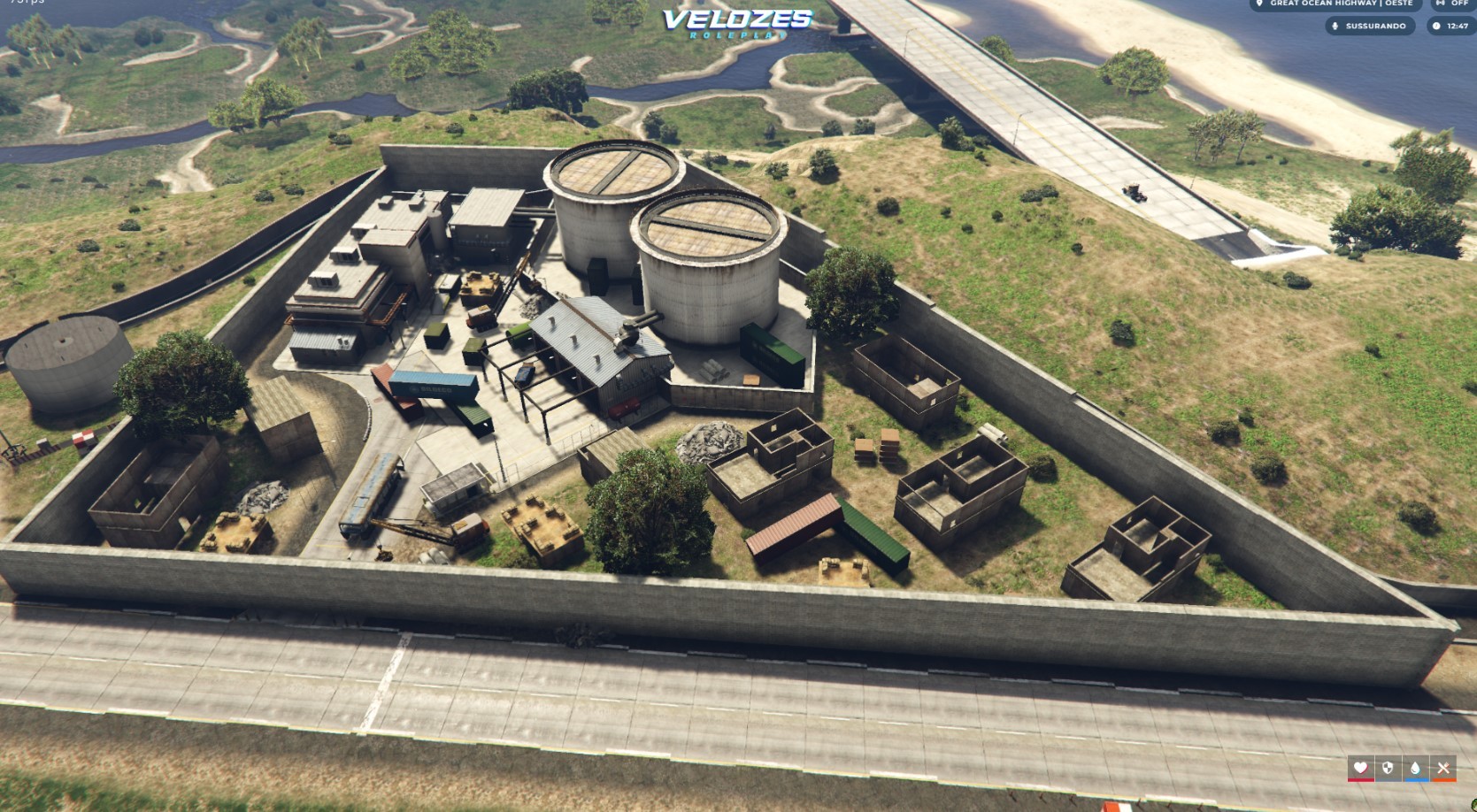
Task: Click the clock icon beside 12:47
Action: click(x=1436, y=27)
